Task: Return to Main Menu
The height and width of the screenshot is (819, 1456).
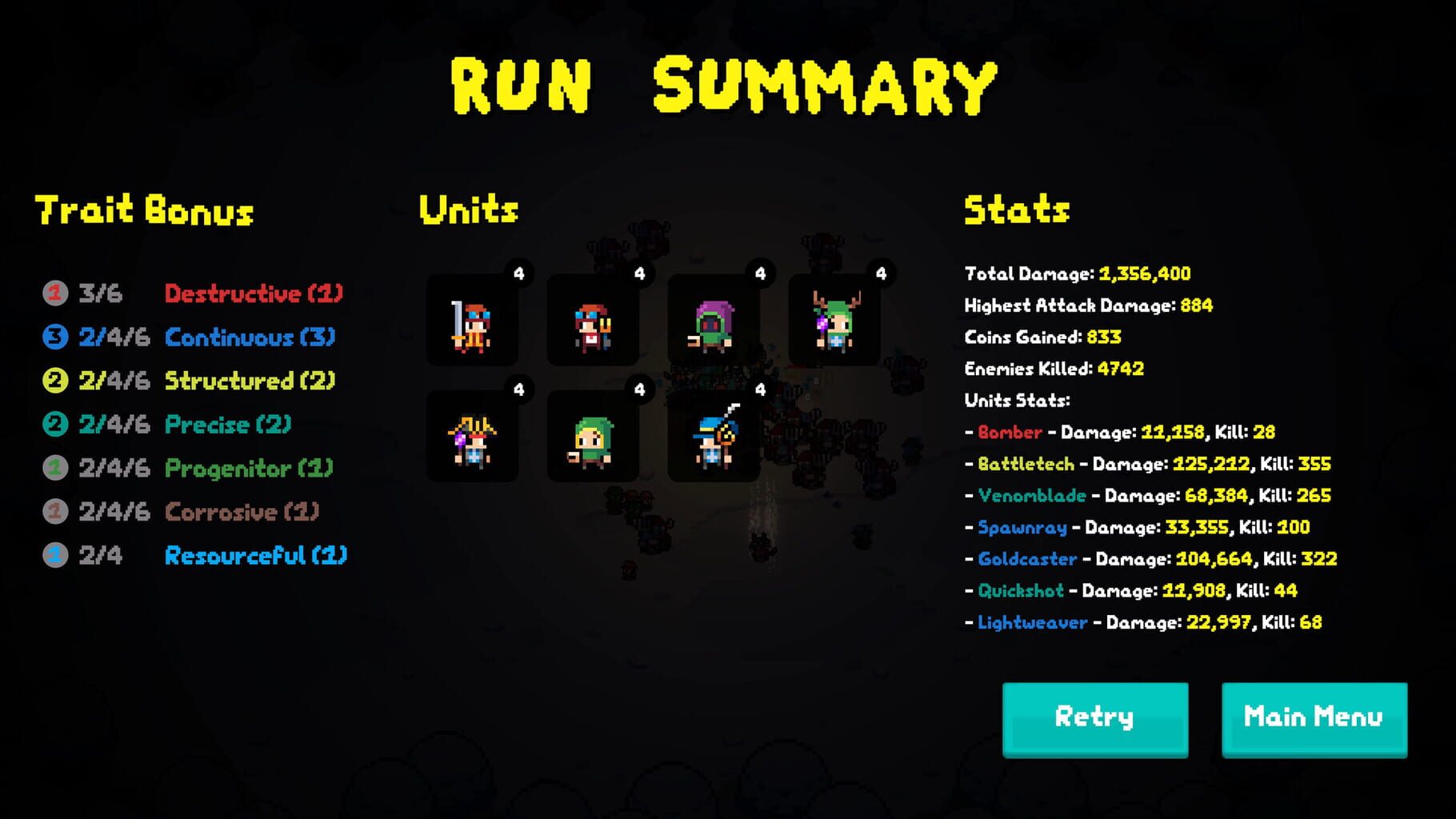Action: point(1314,717)
